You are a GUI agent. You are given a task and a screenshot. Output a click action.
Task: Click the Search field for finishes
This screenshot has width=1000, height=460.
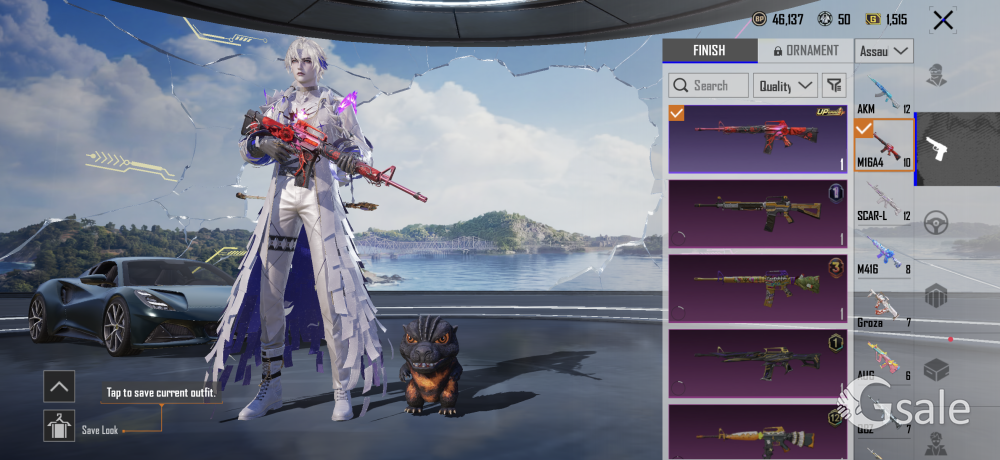tap(709, 85)
